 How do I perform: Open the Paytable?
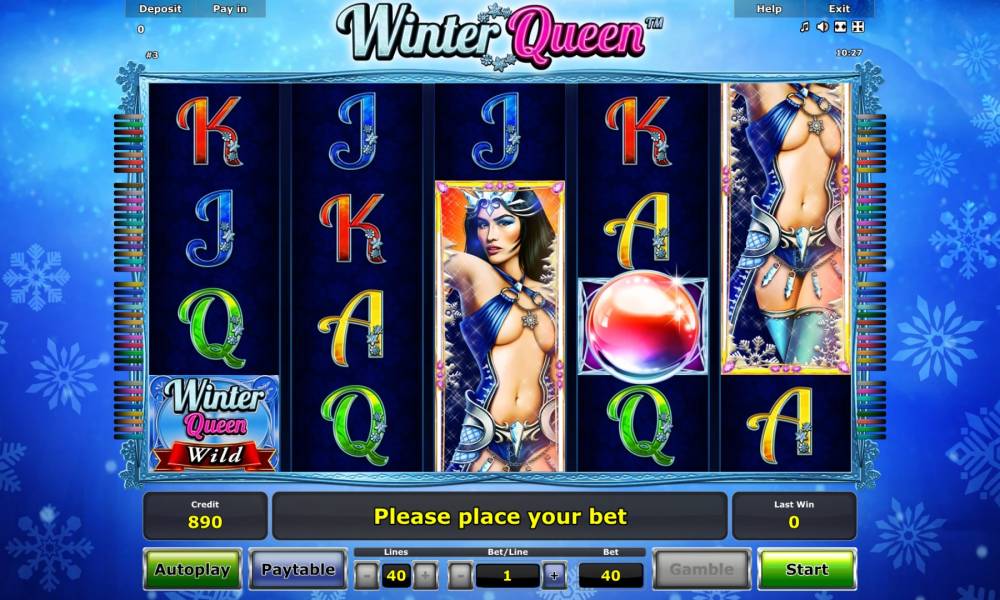(298, 569)
